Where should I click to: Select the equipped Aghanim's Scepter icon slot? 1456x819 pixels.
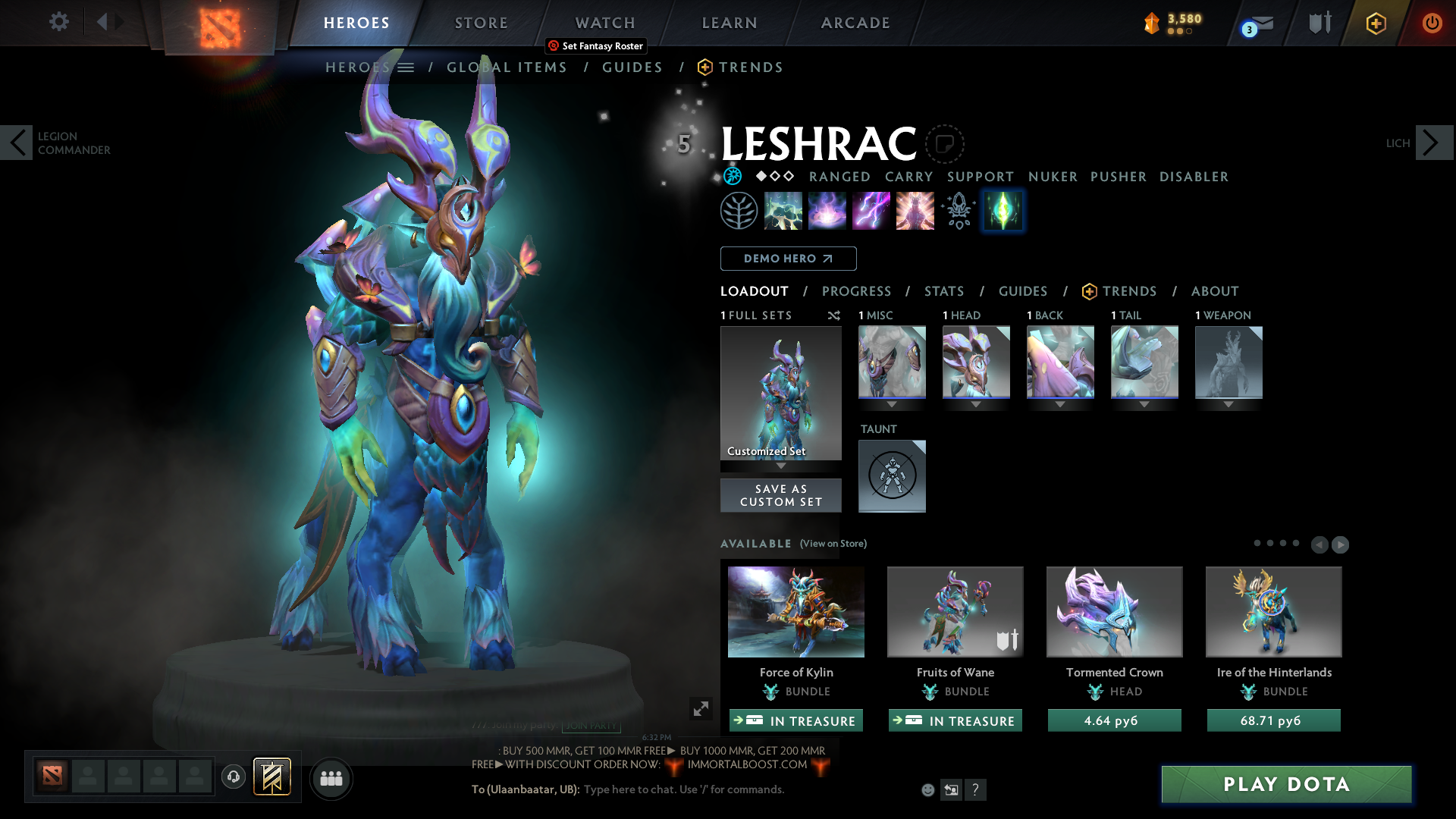click(x=959, y=210)
